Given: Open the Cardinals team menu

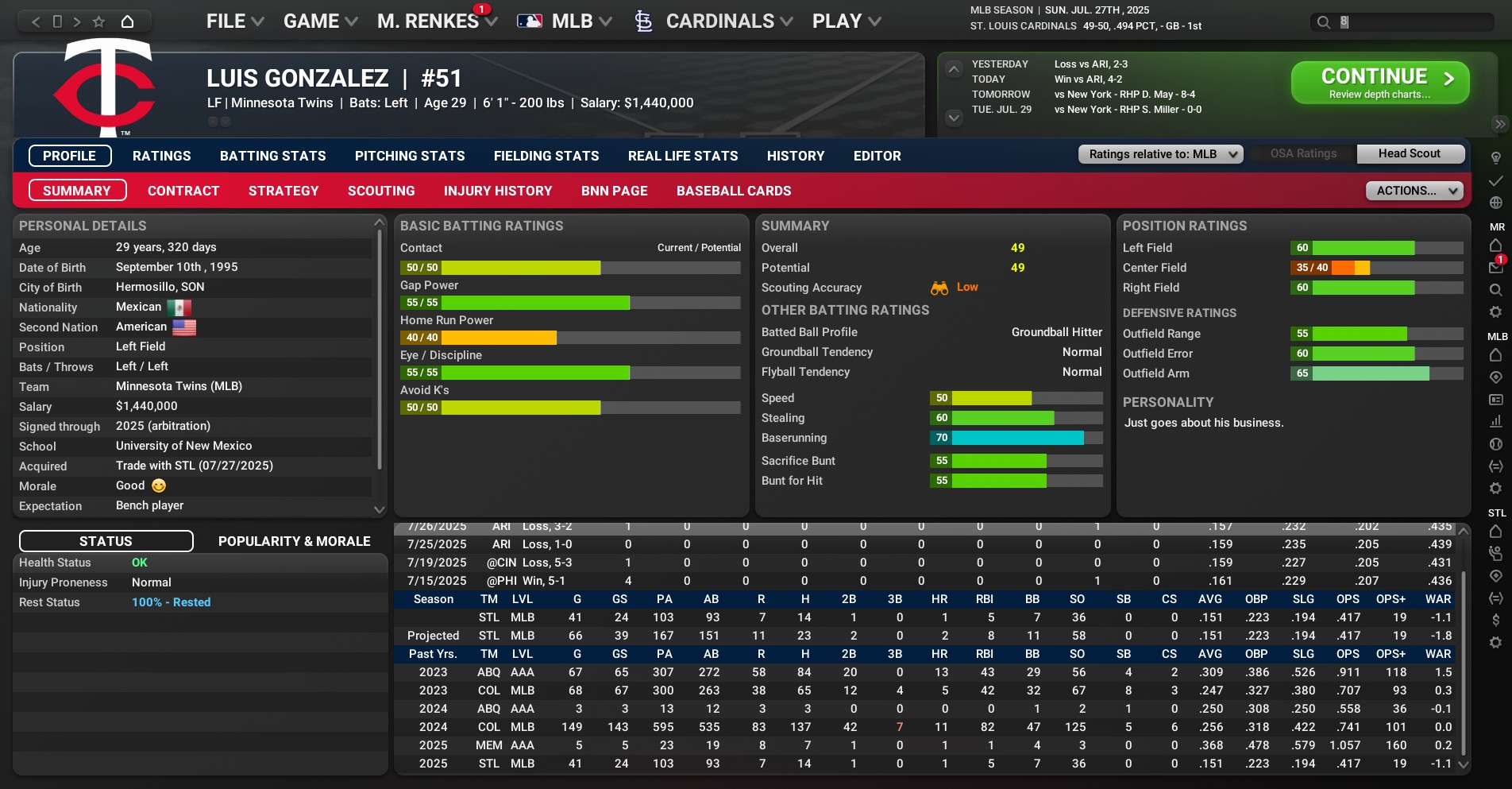Looking at the screenshot, I should [714, 21].
